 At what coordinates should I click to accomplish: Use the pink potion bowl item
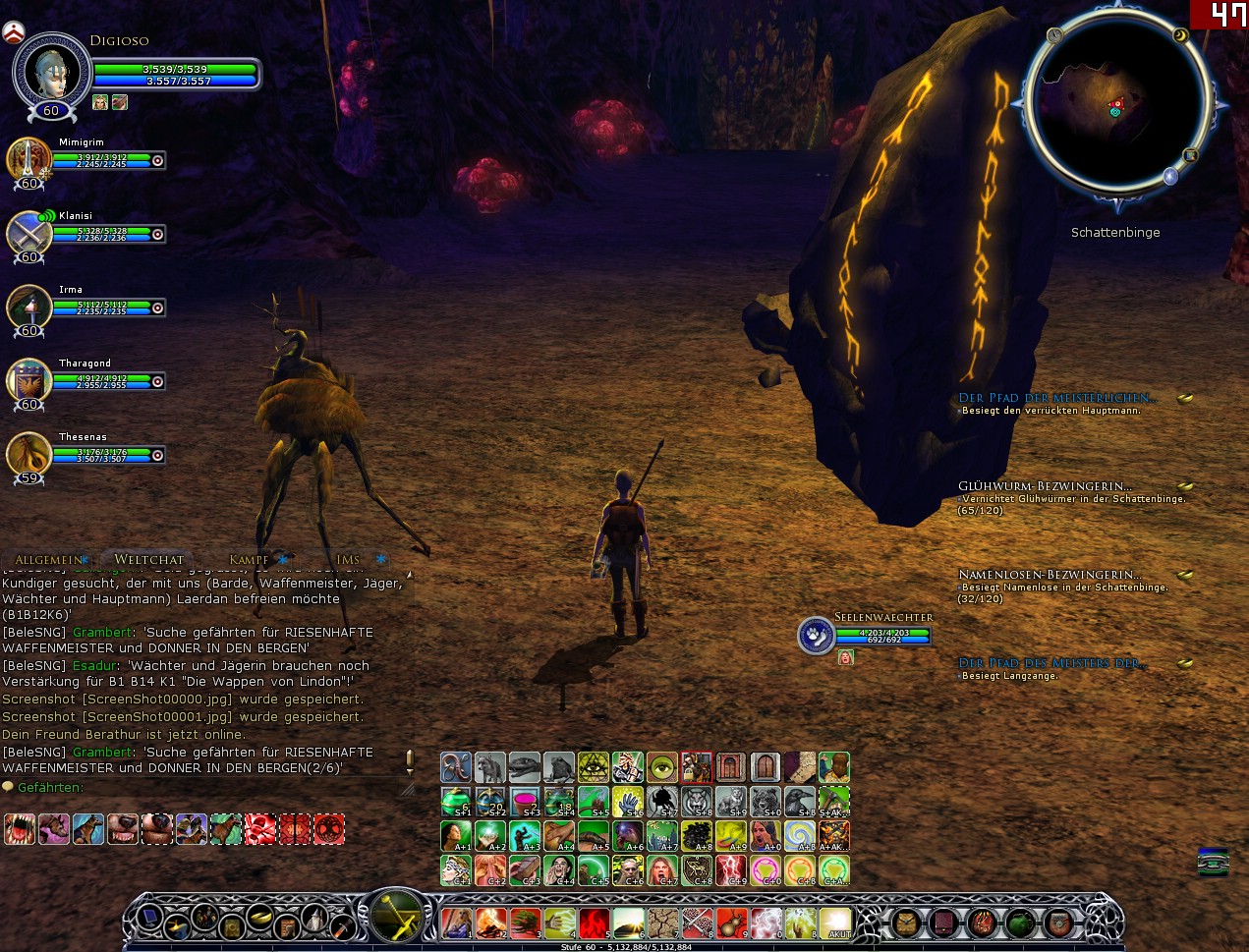click(525, 802)
